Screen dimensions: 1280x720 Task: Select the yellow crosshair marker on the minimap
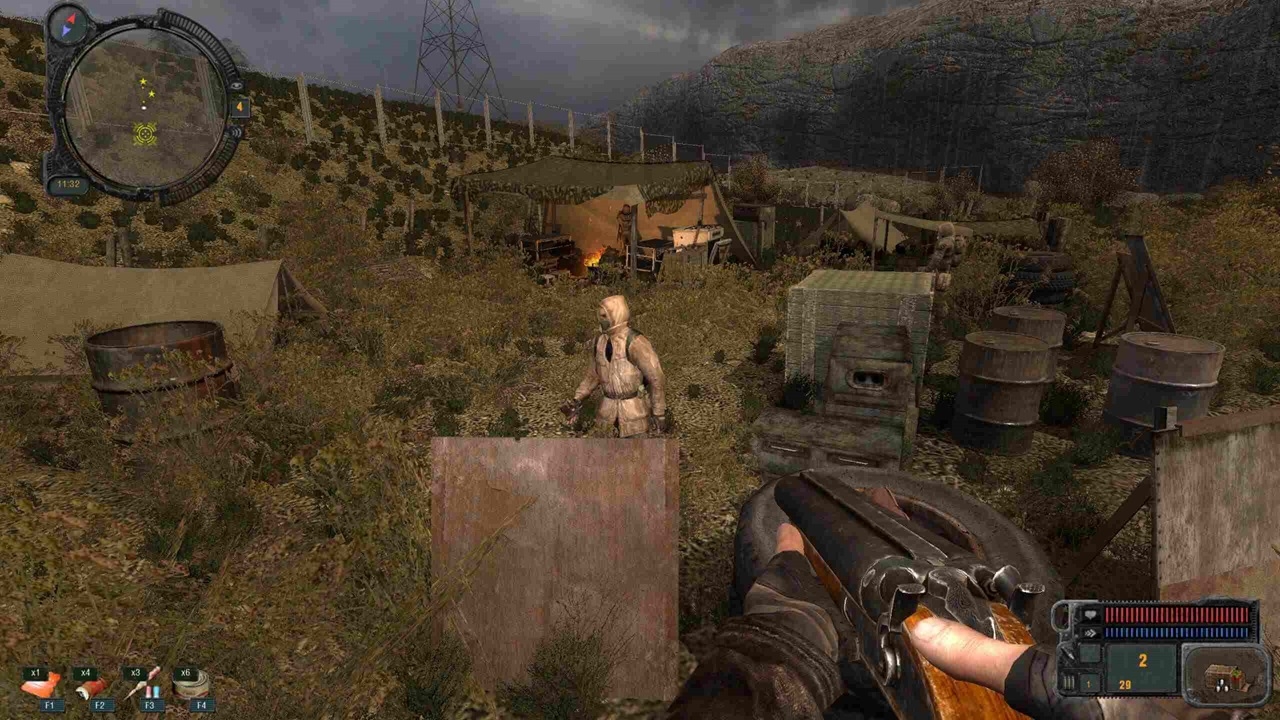[x=145, y=132]
